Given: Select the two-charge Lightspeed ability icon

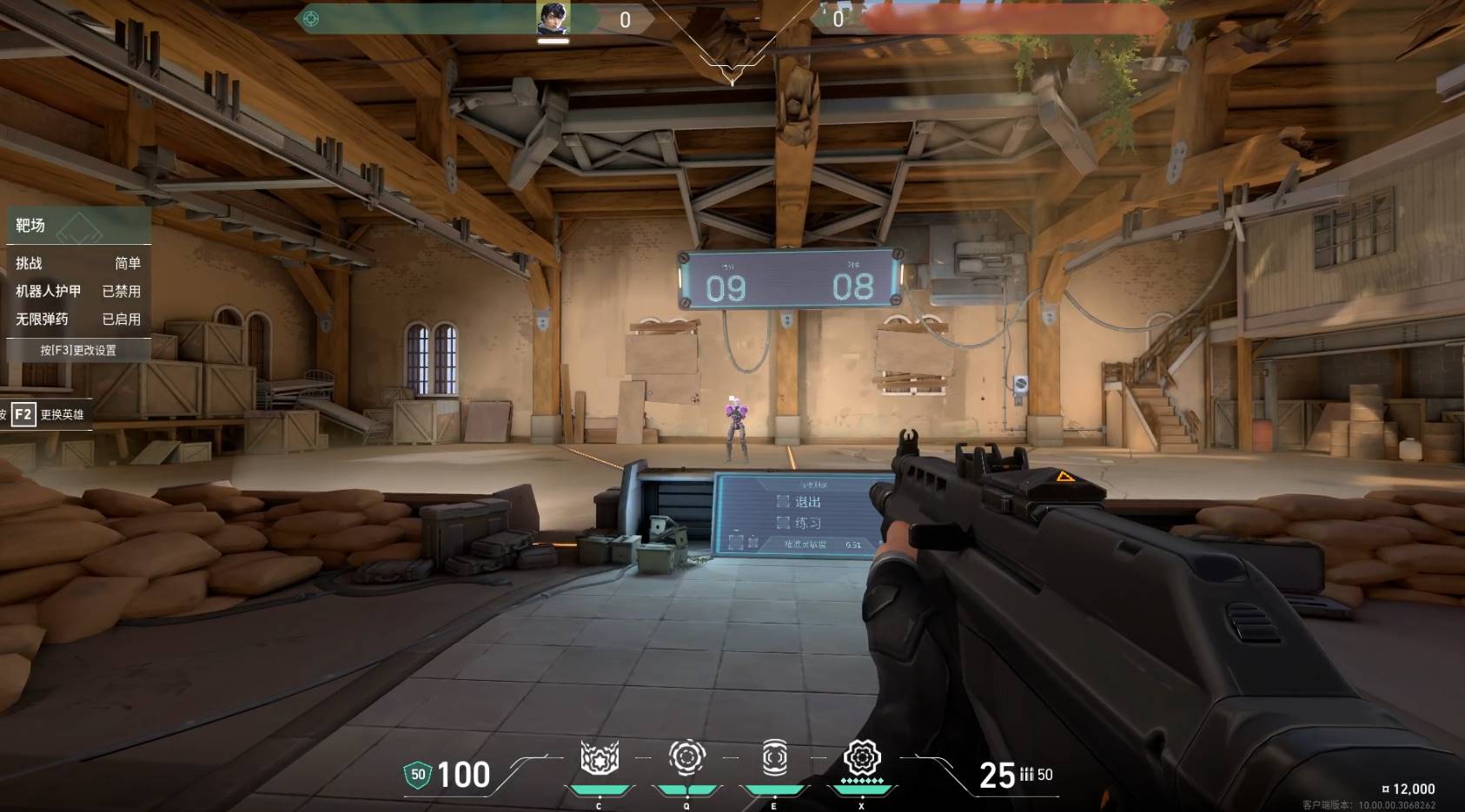Looking at the screenshot, I should (x=686, y=758).
